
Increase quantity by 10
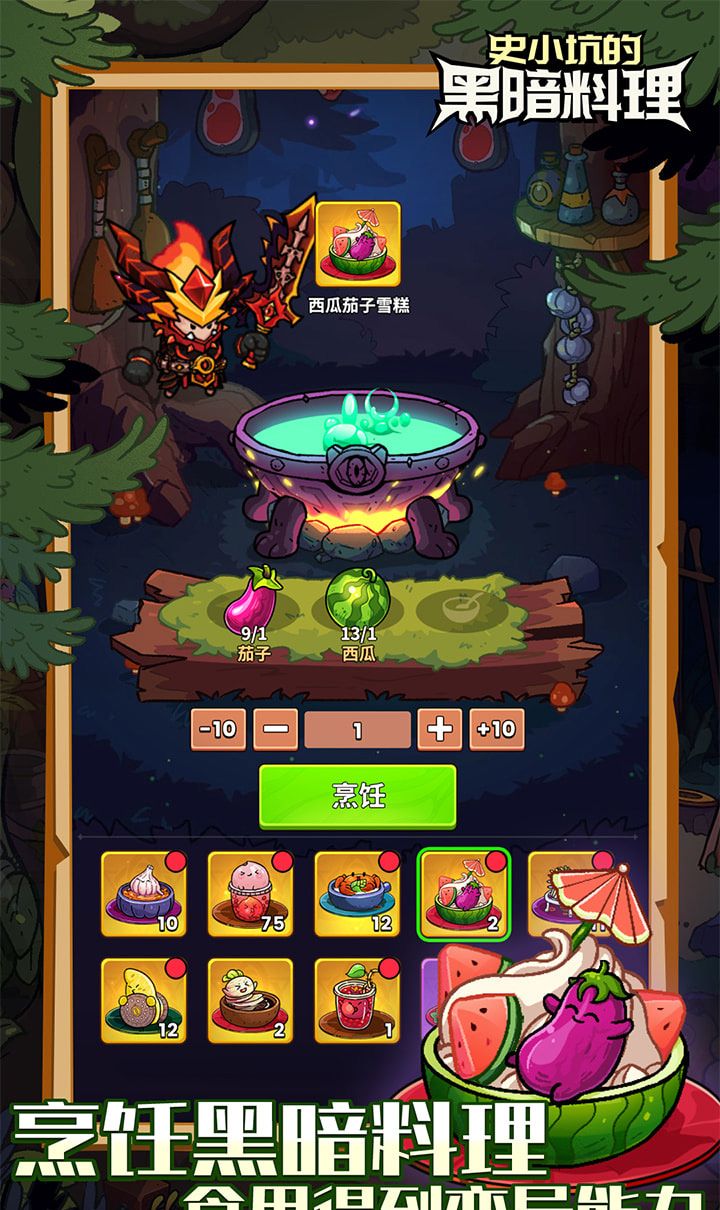pos(496,729)
